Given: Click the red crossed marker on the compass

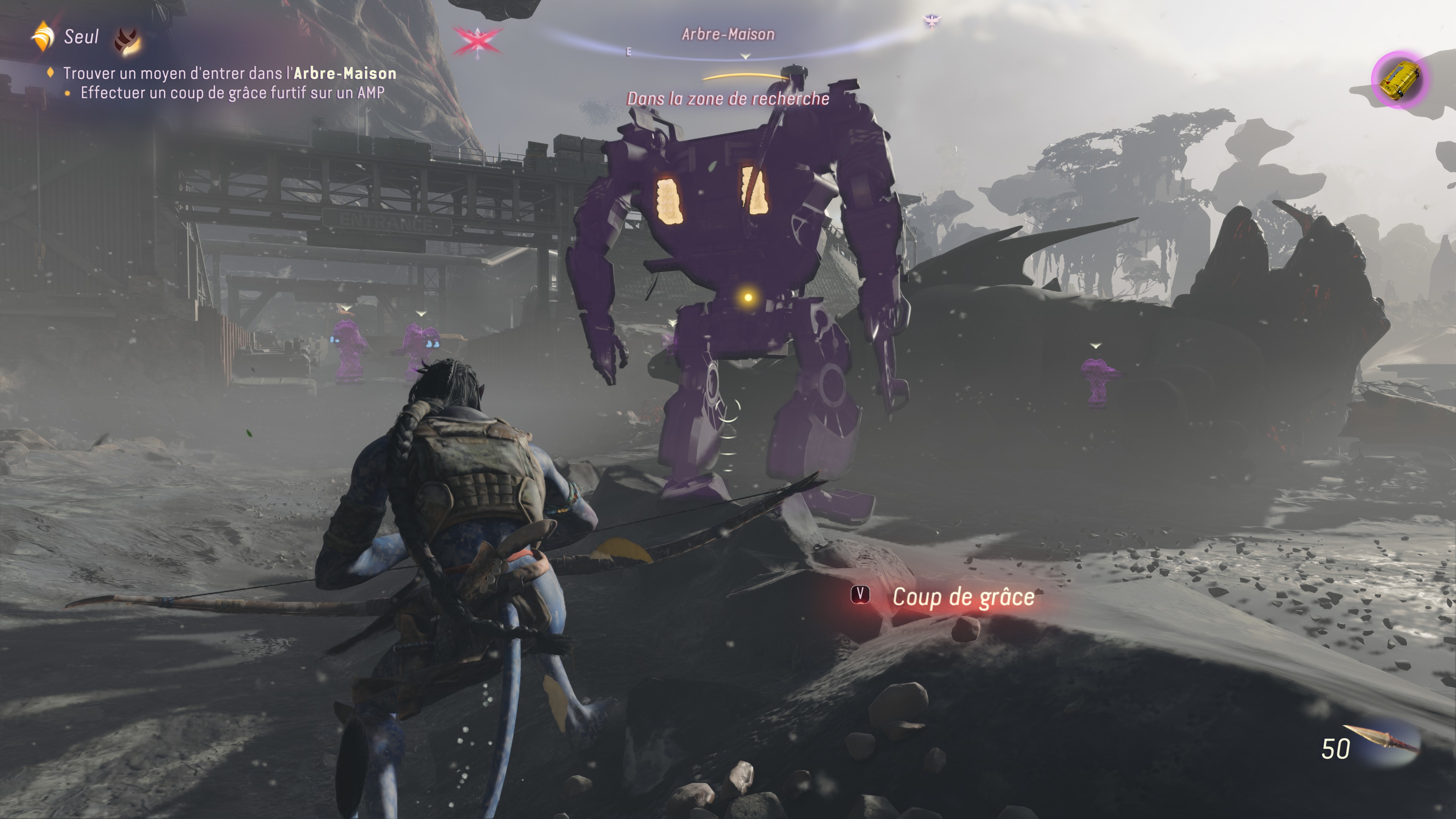Looking at the screenshot, I should pyautogui.click(x=477, y=41).
